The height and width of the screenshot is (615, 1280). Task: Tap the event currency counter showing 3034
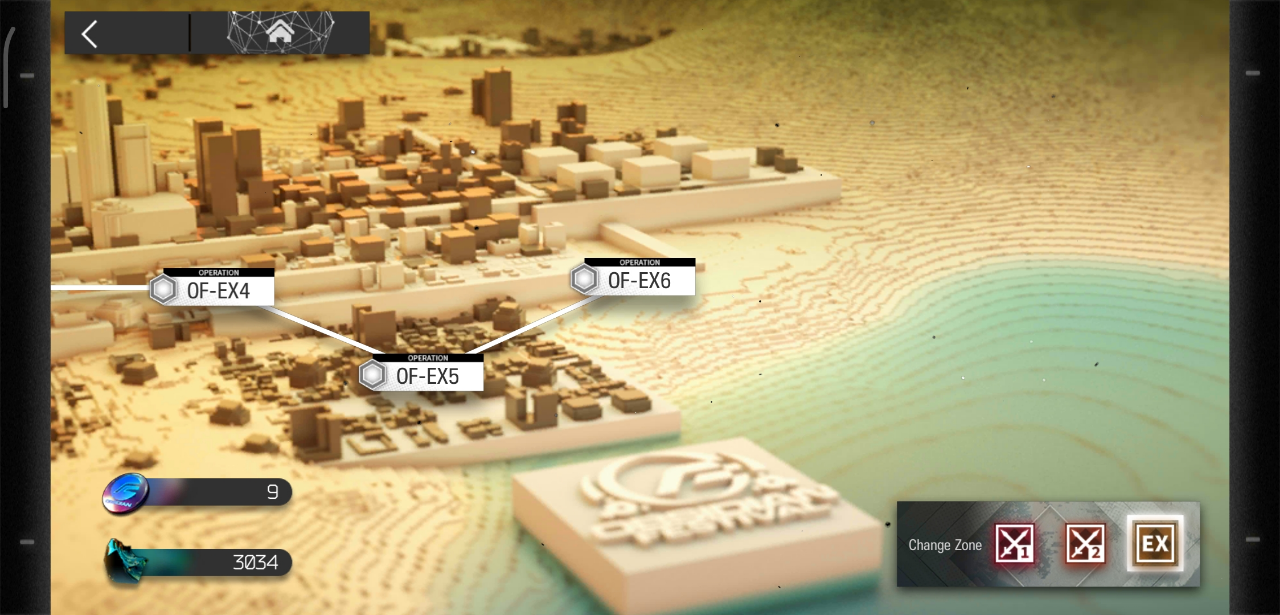click(x=200, y=563)
